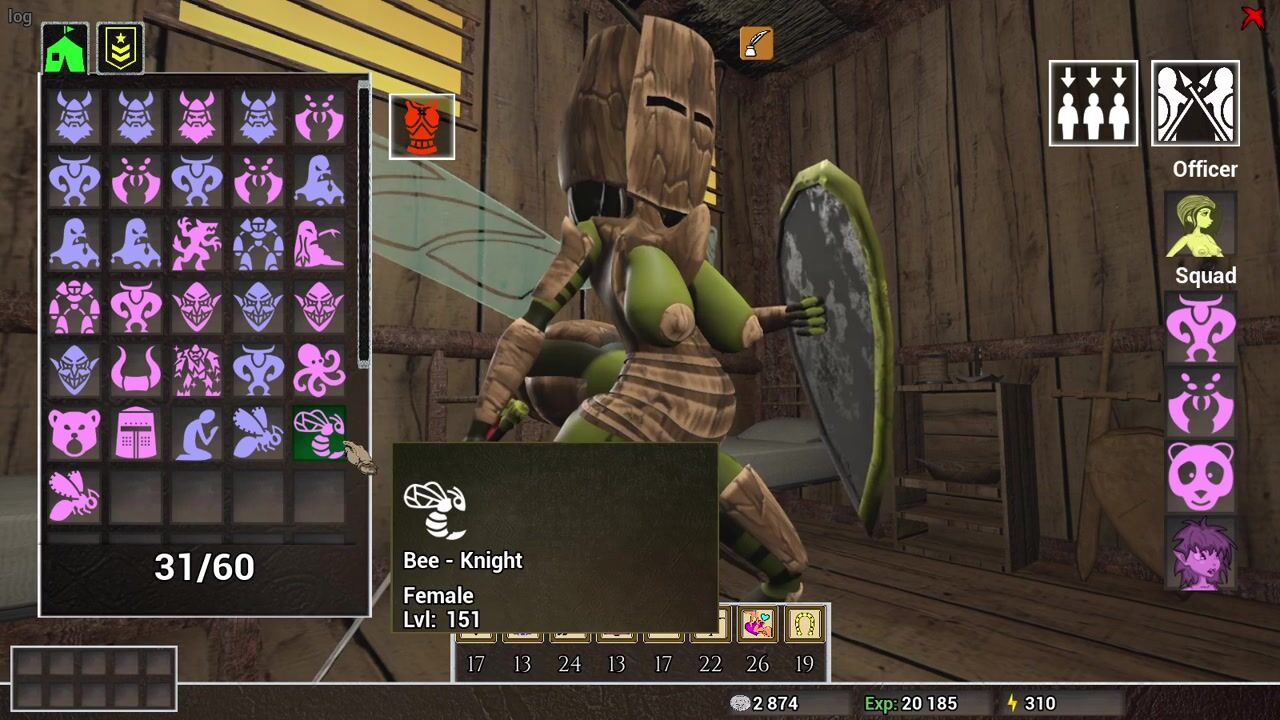Select the pink octopus unit
The height and width of the screenshot is (720, 1280).
tap(319, 369)
